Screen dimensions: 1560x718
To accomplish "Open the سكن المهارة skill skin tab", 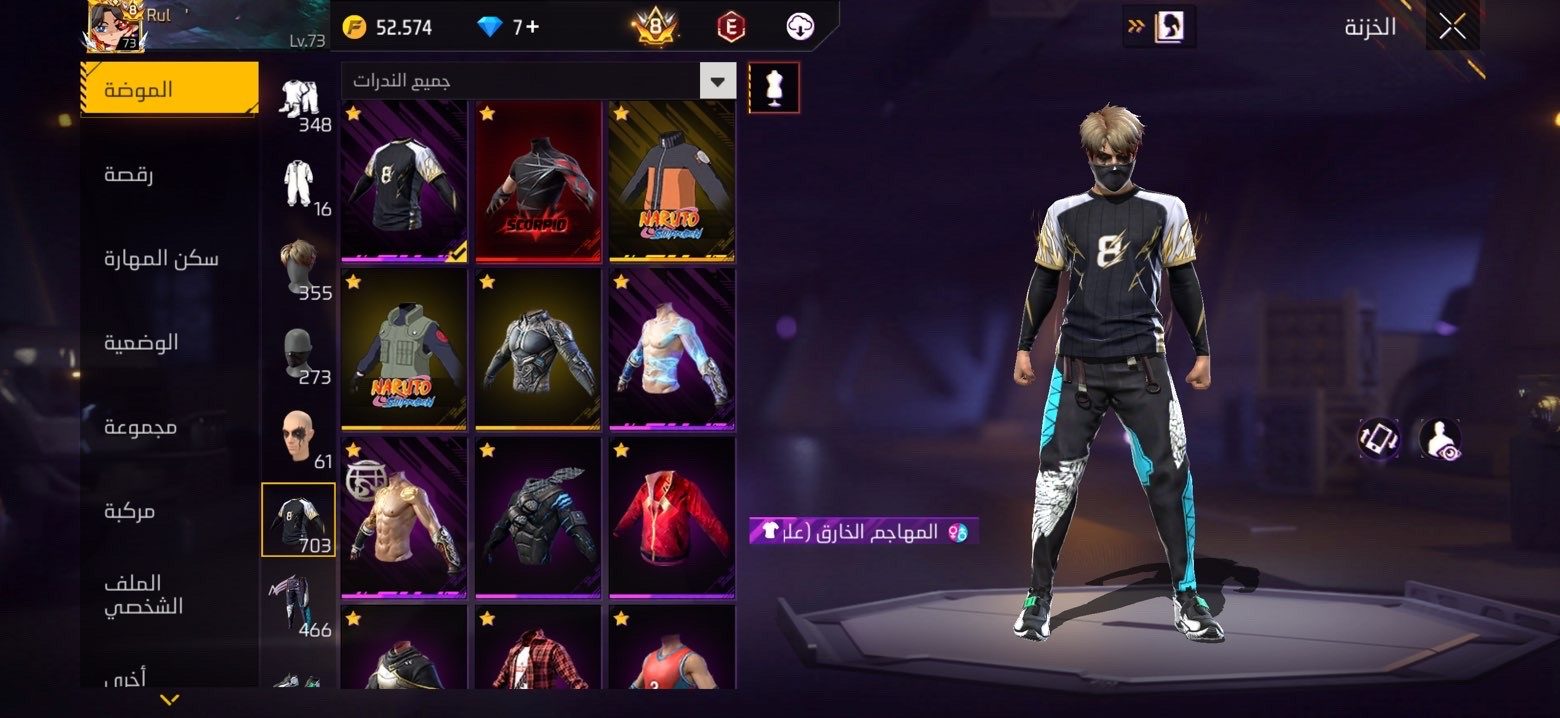I will pyautogui.click(x=161, y=259).
